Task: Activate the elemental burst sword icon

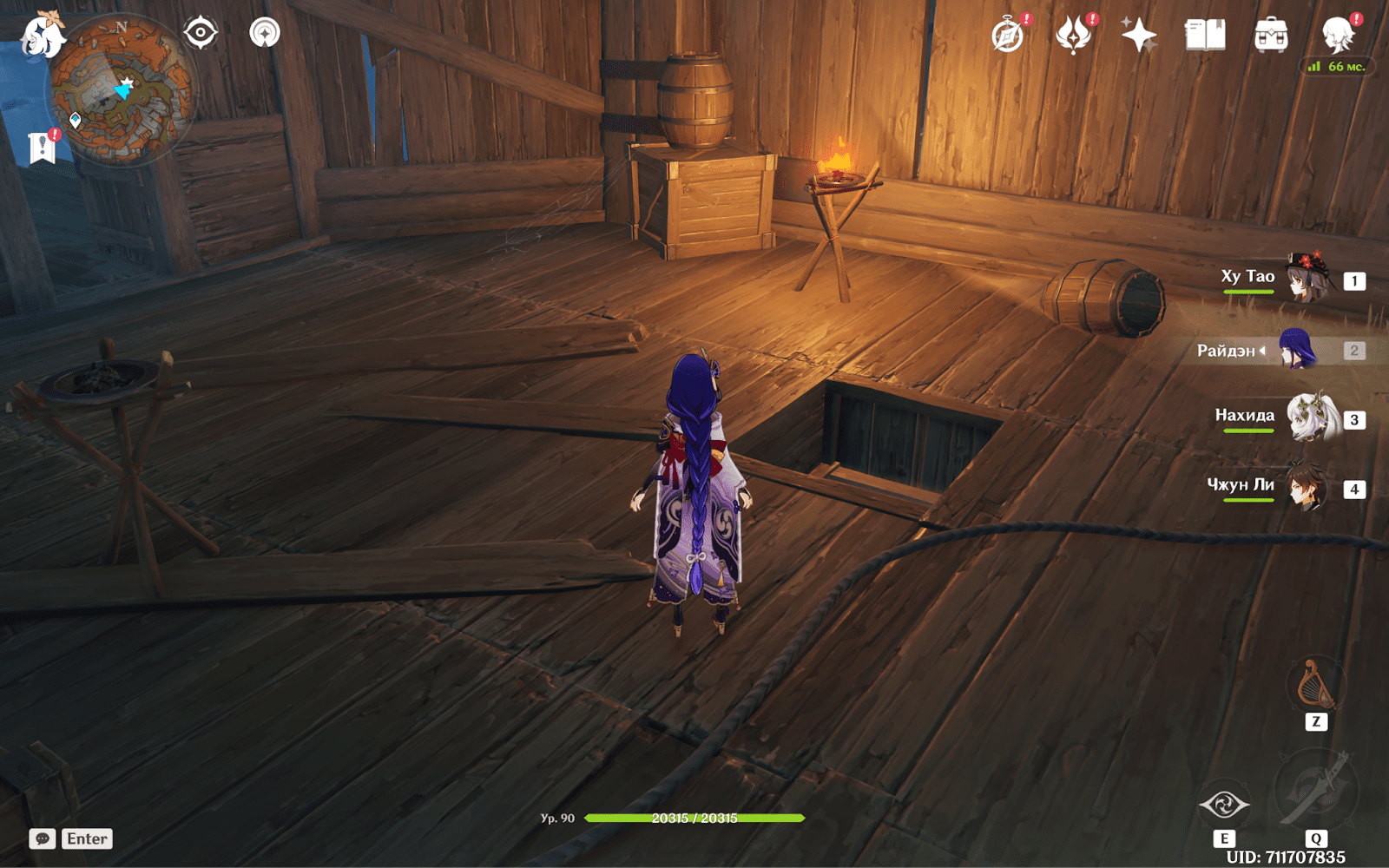Action: [x=1316, y=791]
